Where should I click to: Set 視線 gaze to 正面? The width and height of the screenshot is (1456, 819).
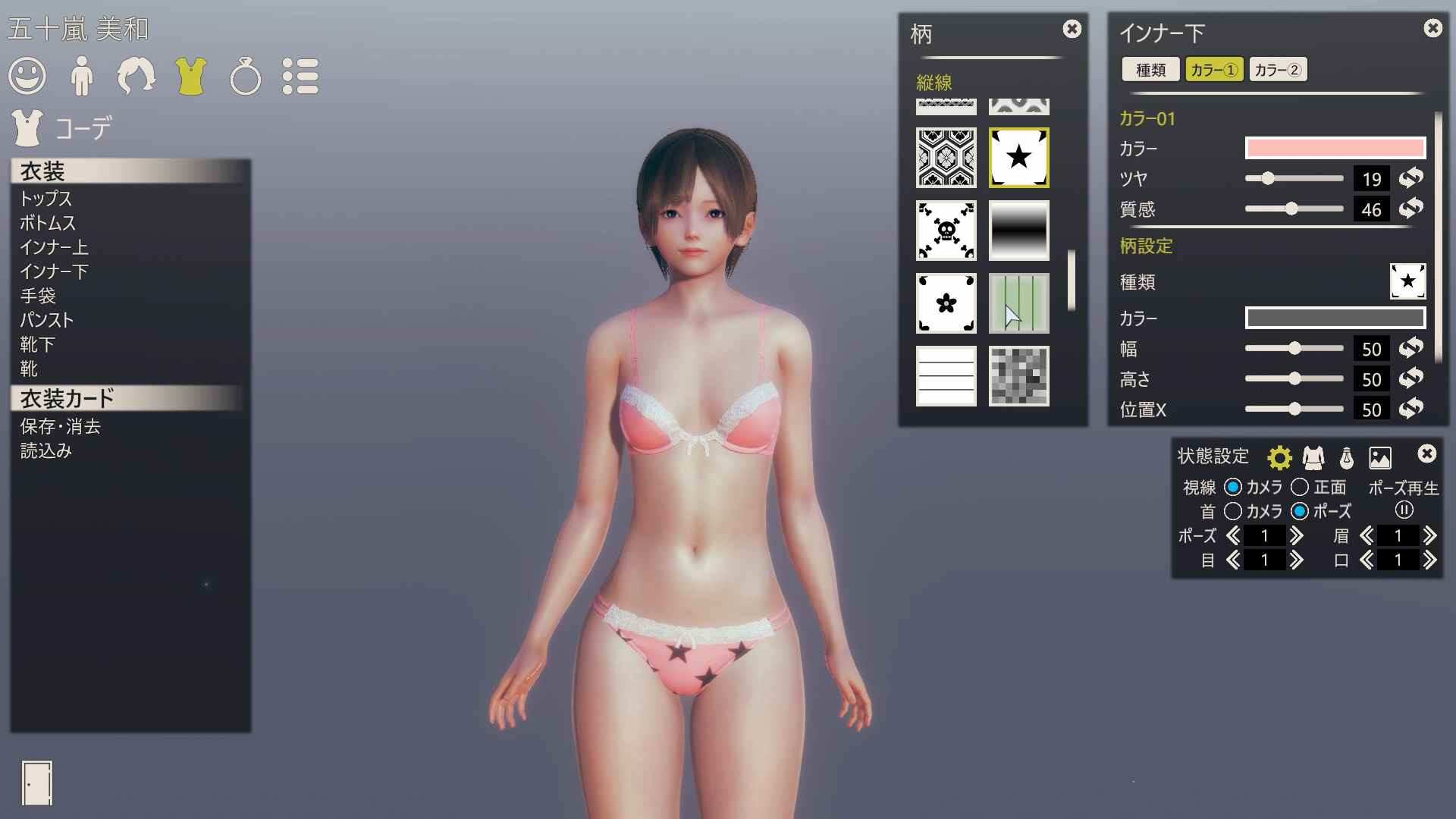1300,487
